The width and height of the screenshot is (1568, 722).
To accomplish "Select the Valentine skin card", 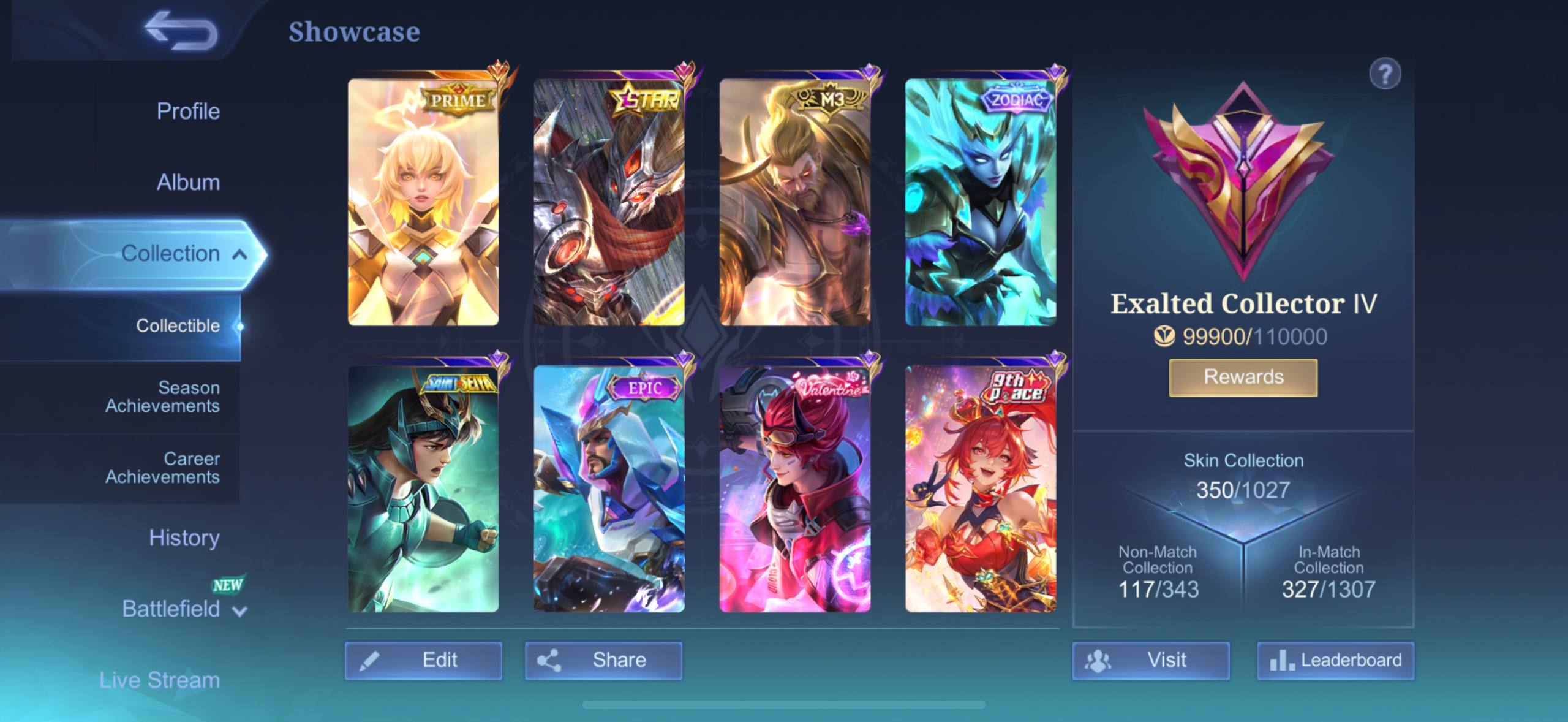I will click(x=794, y=488).
